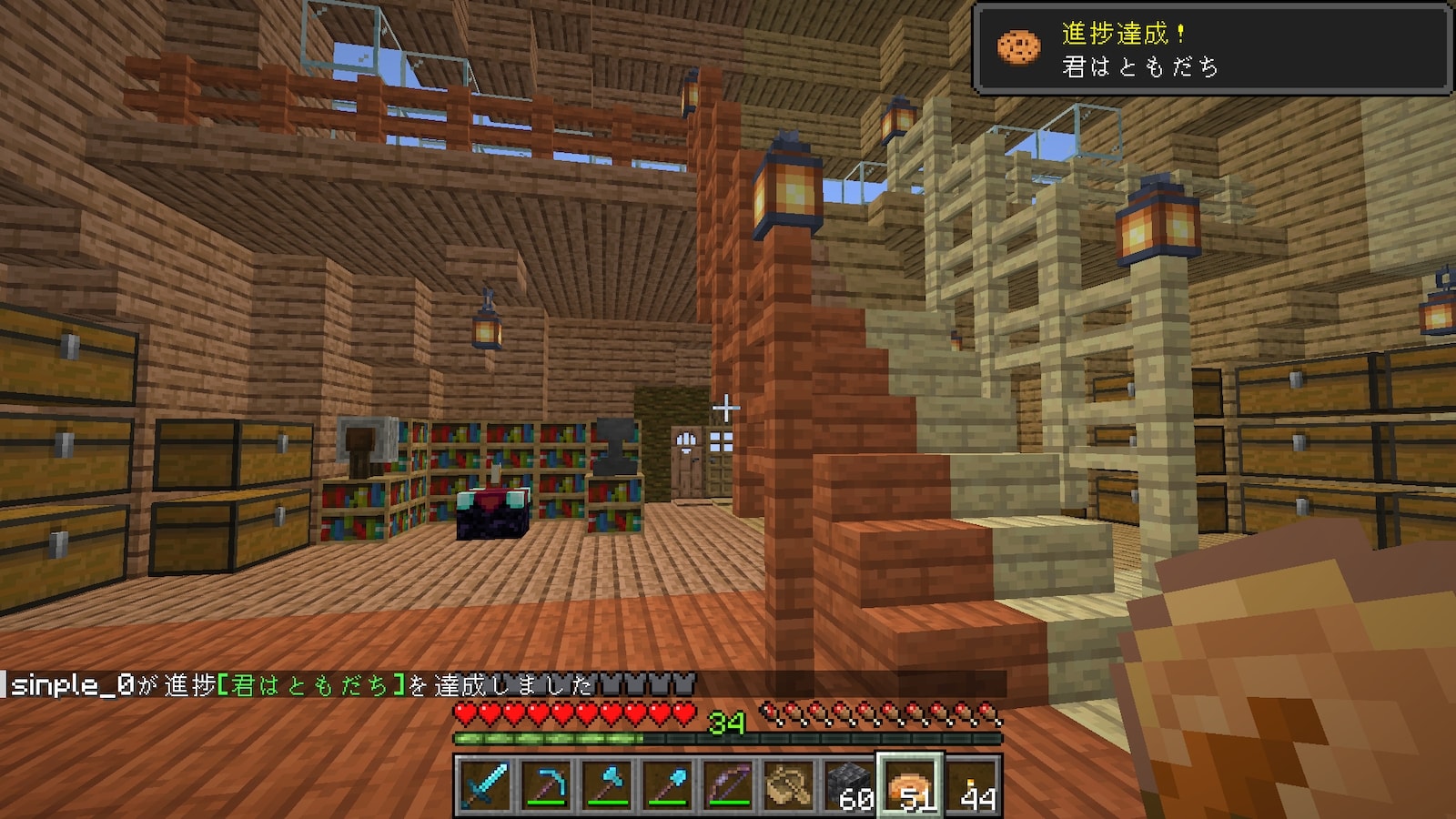
Task: Select the diamond sword hotbar slot
Action: point(483,784)
